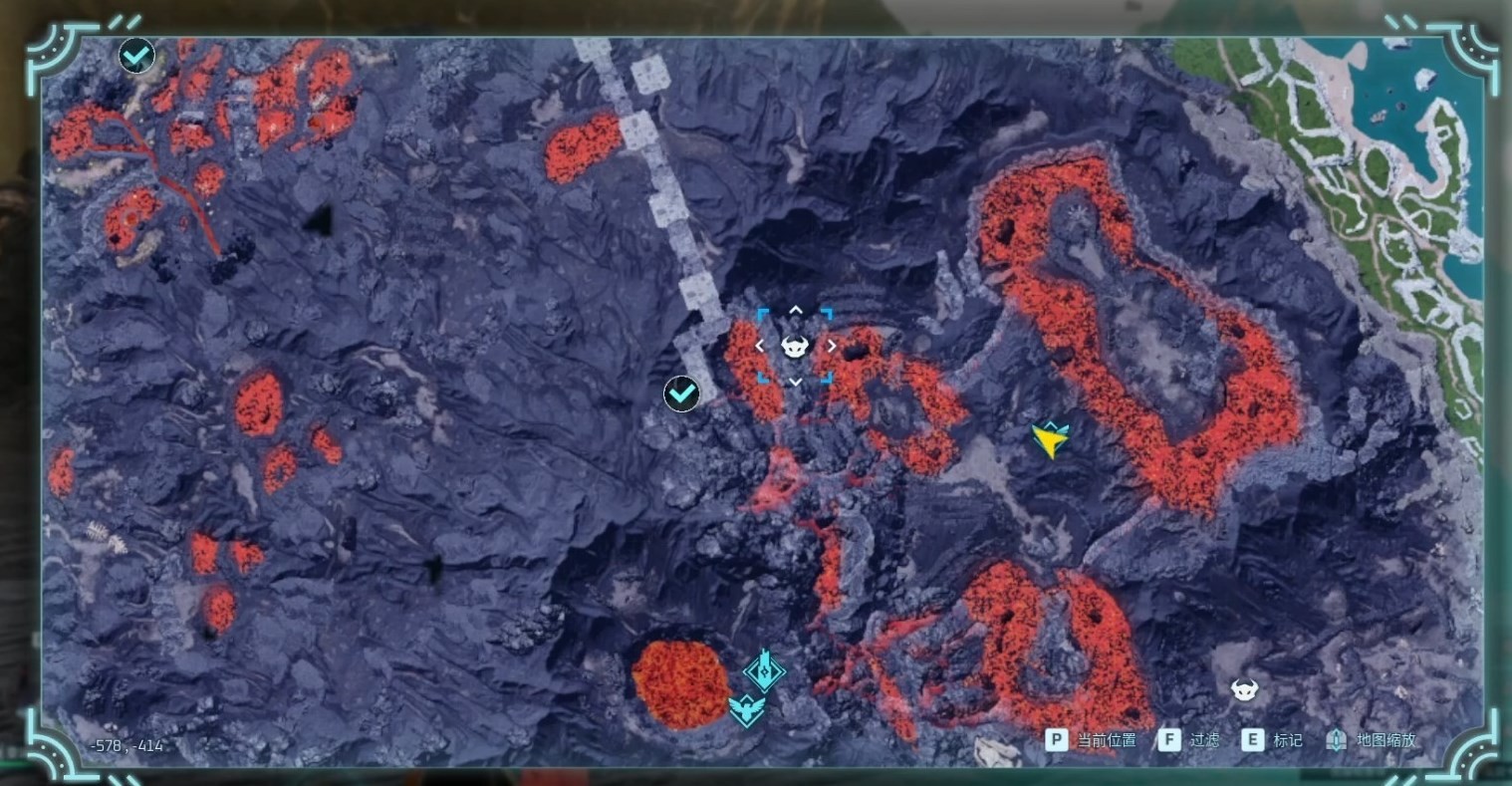Select the boss icon inside the blue selection brackets
Screen dimensions: 1512x786
795,347
